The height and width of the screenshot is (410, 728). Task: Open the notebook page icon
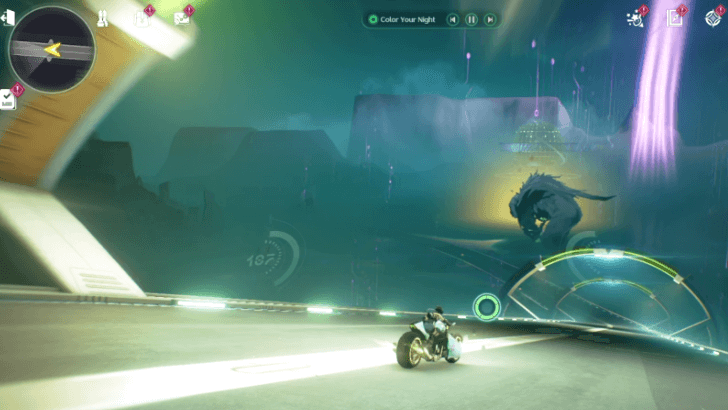point(675,19)
